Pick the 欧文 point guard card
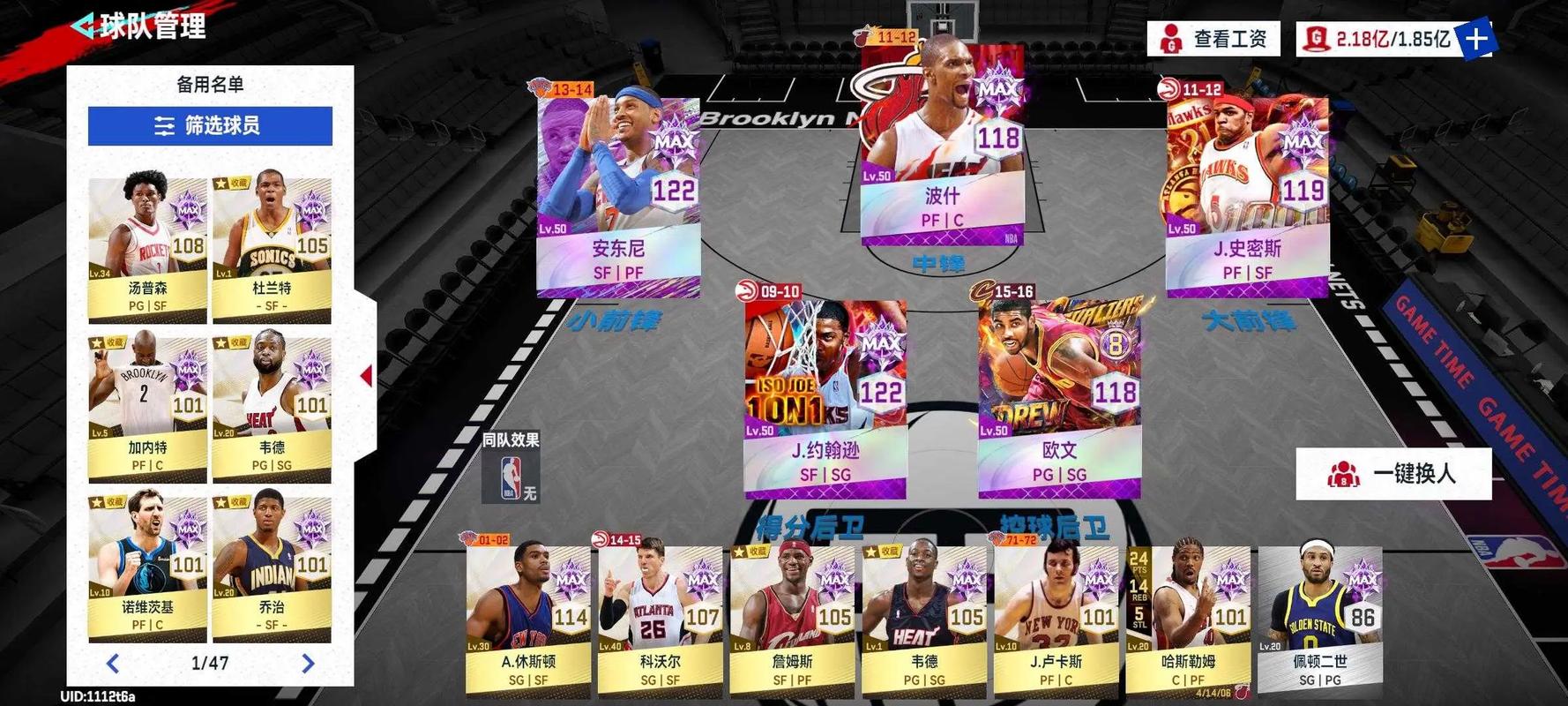The height and width of the screenshot is (706, 1568). tap(1059, 397)
